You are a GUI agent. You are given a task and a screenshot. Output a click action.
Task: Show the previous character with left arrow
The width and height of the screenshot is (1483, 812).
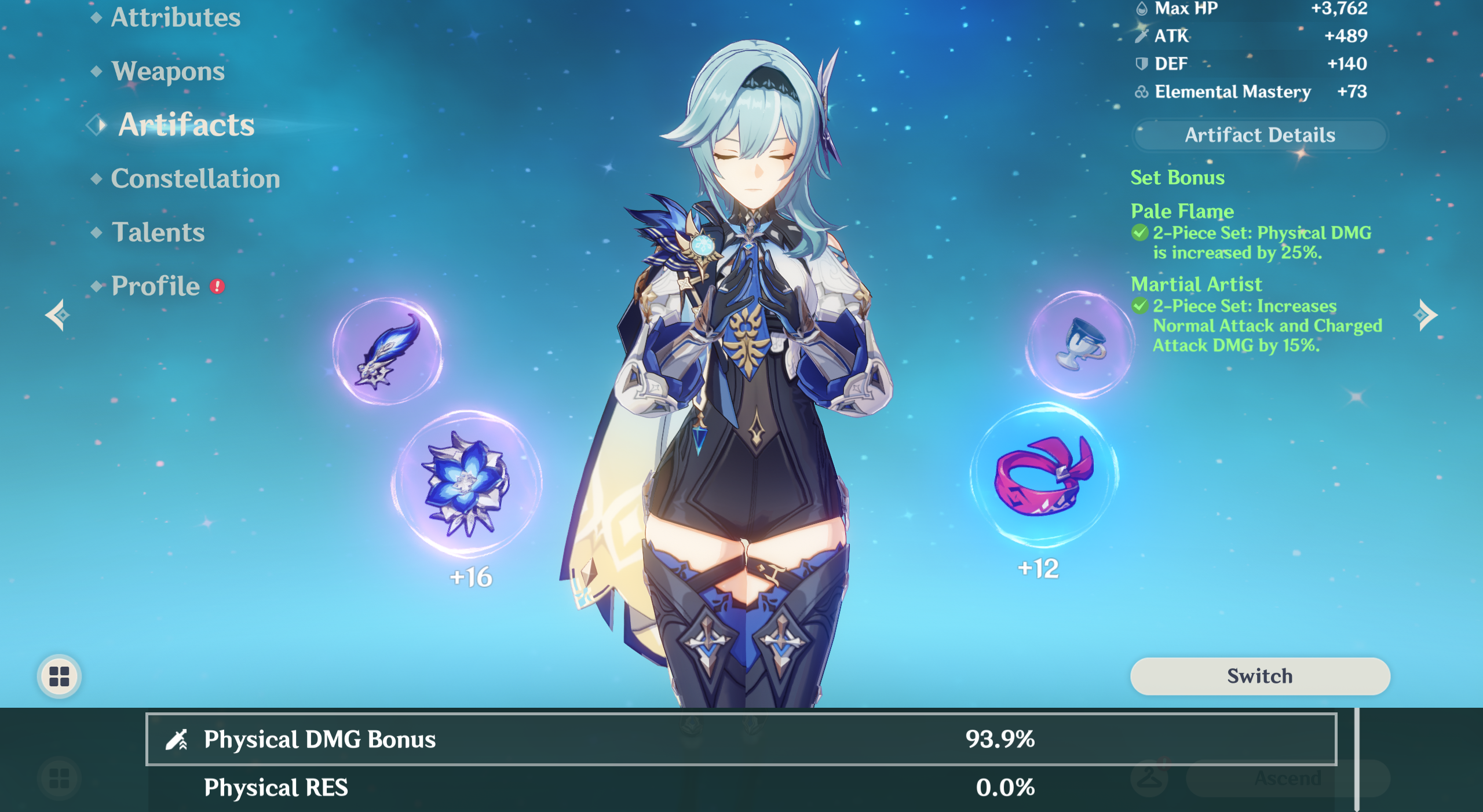(58, 315)
